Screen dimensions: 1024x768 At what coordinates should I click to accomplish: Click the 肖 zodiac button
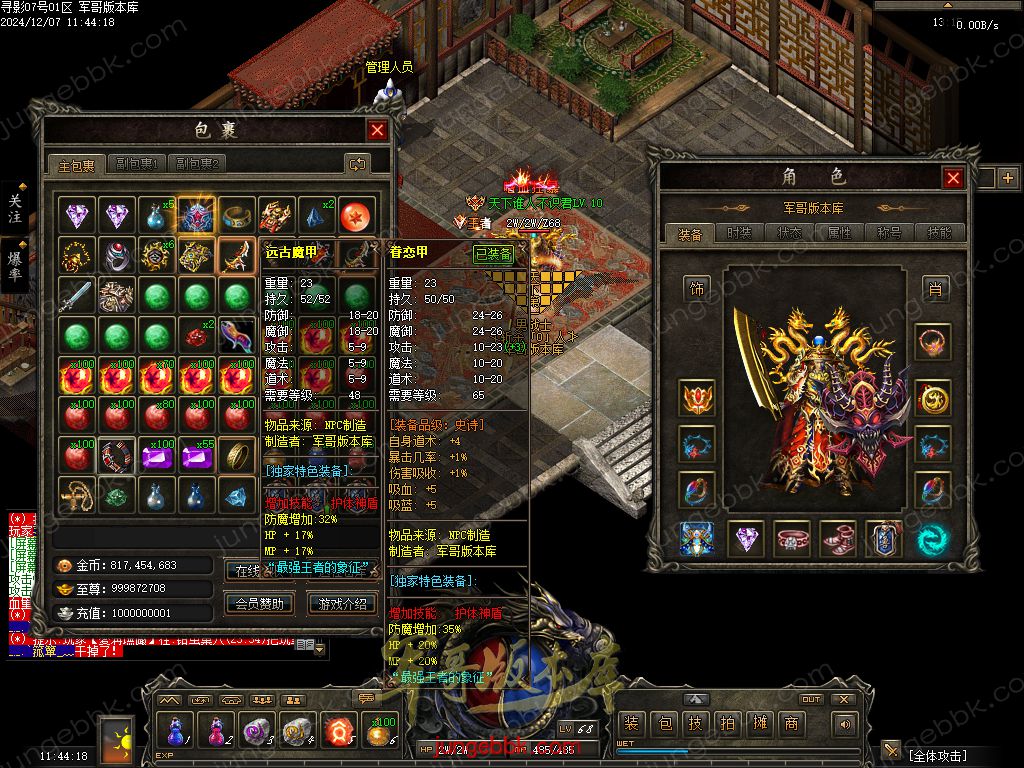(934, 288)
